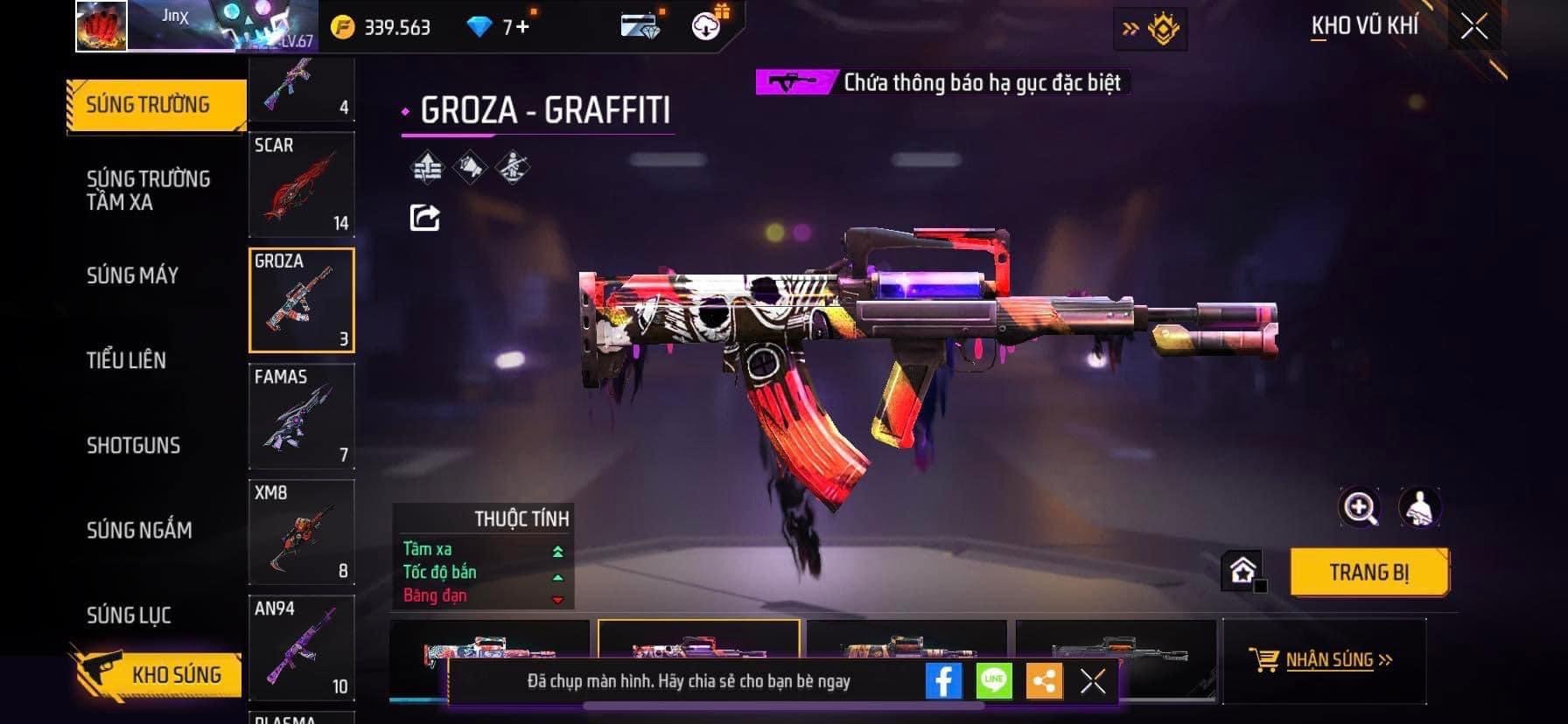Dismiss the screenshot share banner
Viewport: 1568px width, 724px height.
pyautogui.click(x=1093, y=681)
